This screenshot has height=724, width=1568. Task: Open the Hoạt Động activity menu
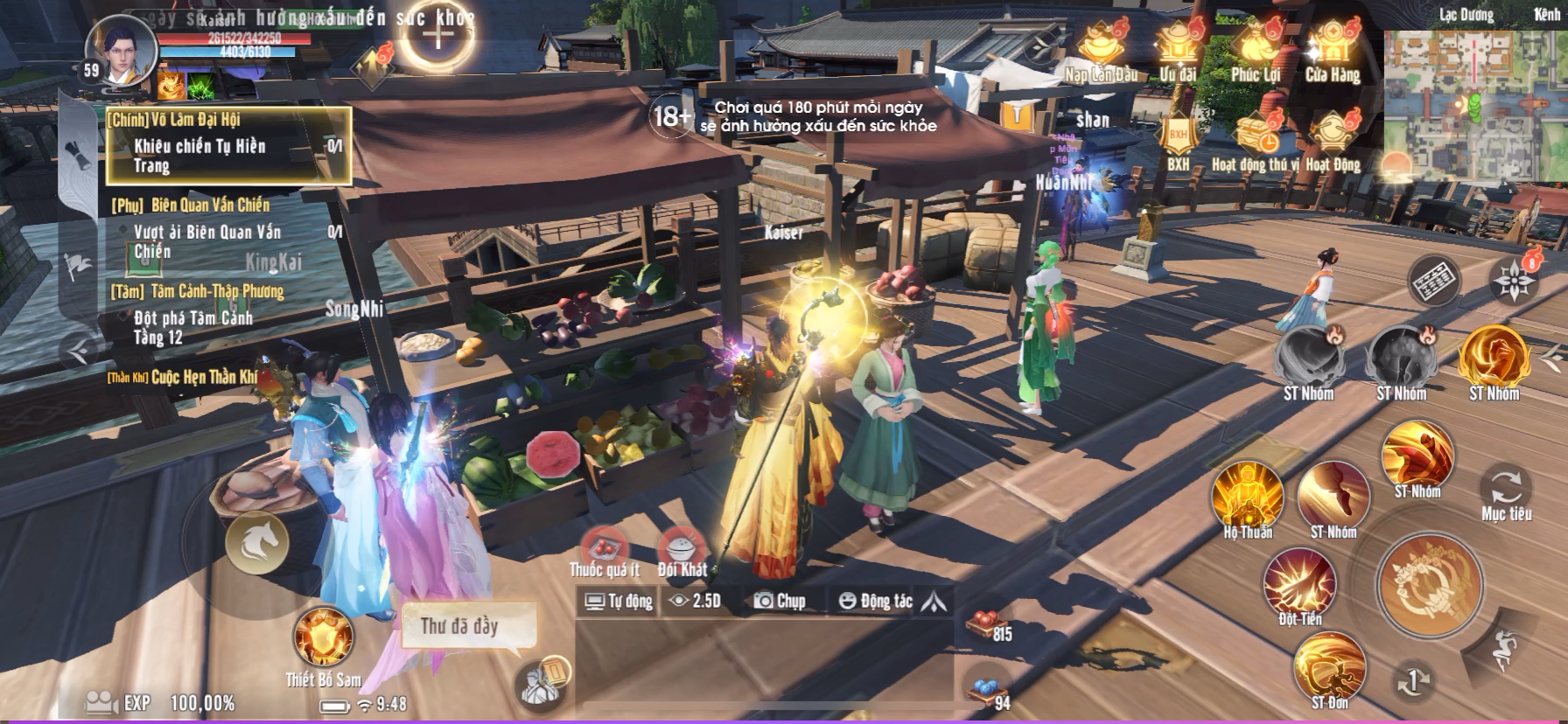point(1333,139)
